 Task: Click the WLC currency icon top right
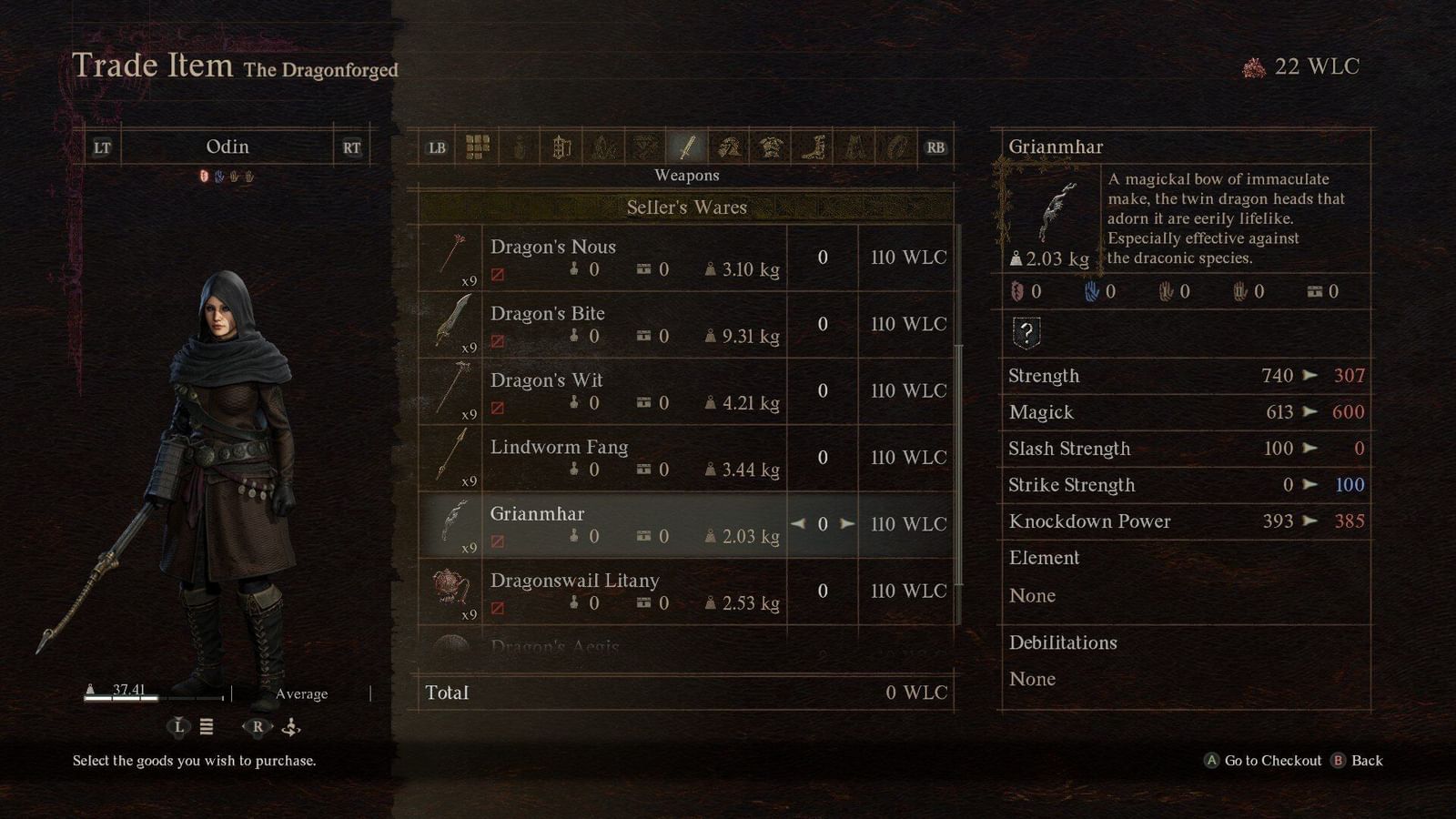(x=1254, y=66)
